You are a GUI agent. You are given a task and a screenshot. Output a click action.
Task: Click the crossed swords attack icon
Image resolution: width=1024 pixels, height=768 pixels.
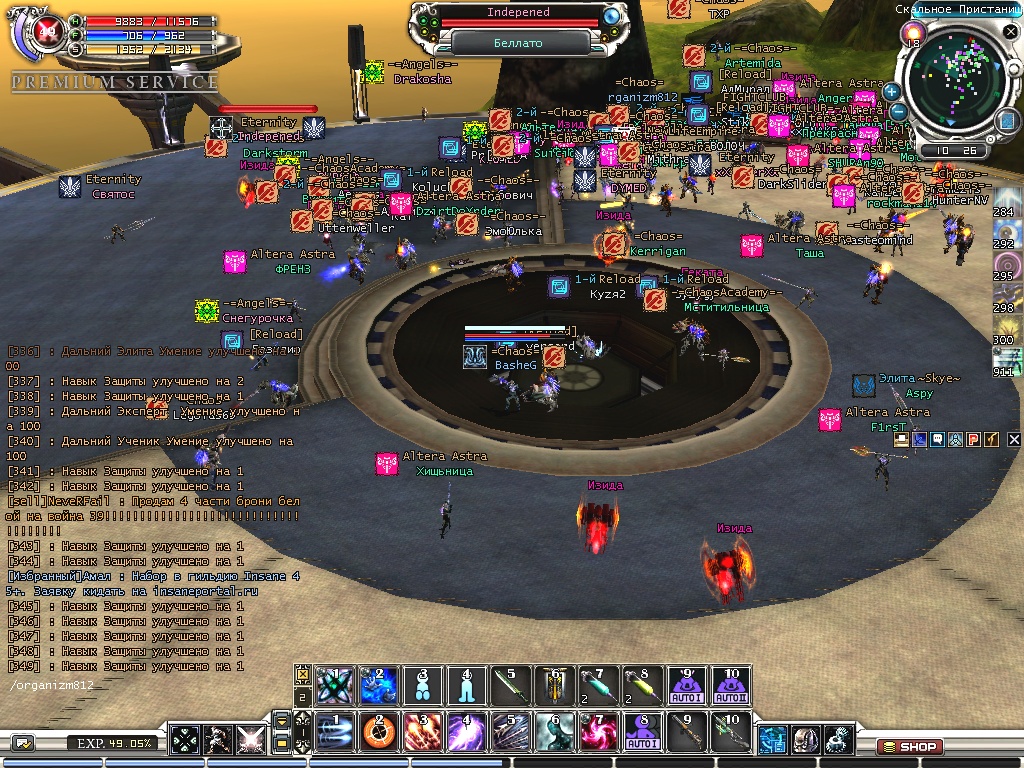(x=250, y=740)
